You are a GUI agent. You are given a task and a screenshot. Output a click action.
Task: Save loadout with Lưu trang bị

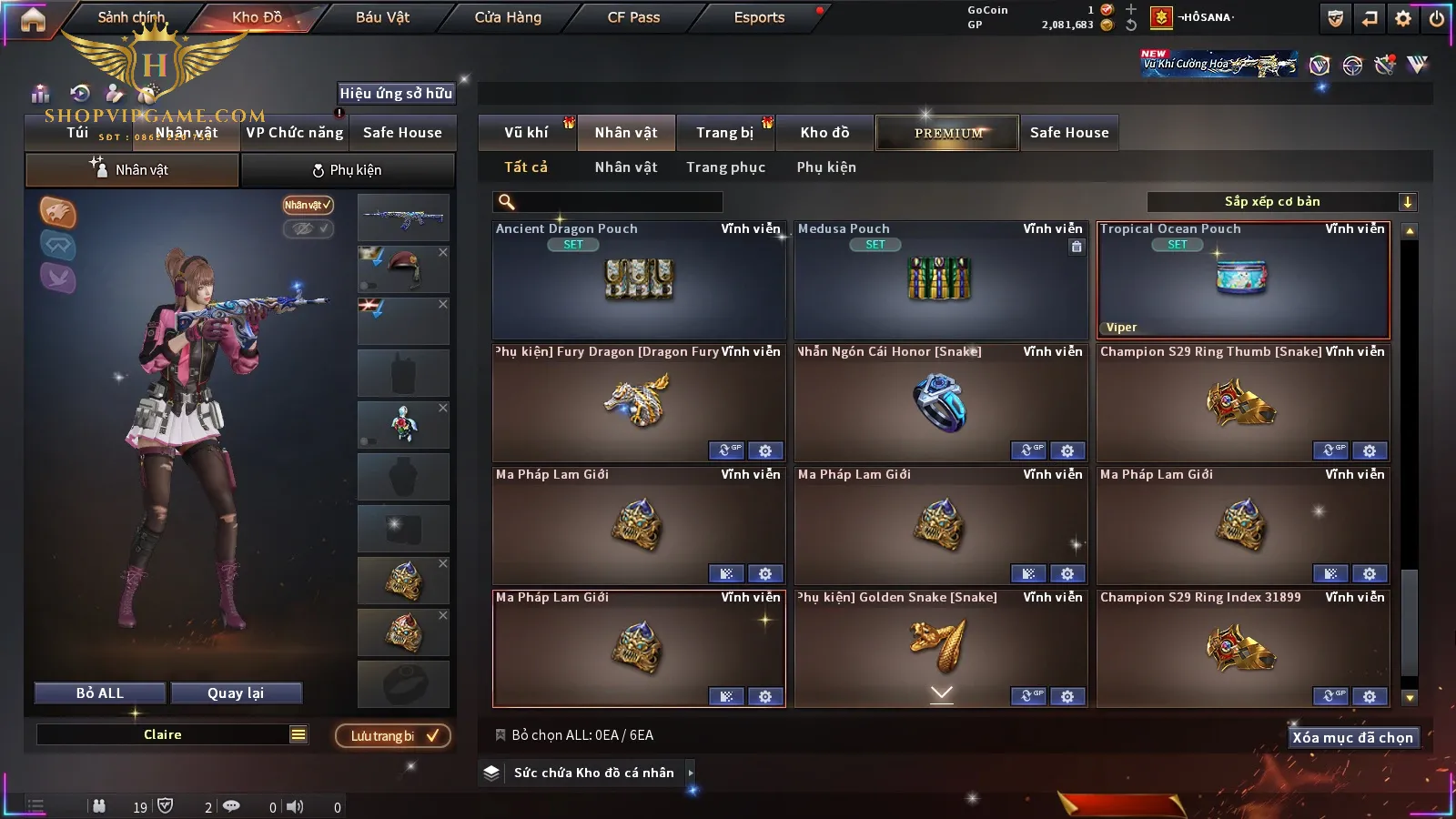tap(393, 736)
